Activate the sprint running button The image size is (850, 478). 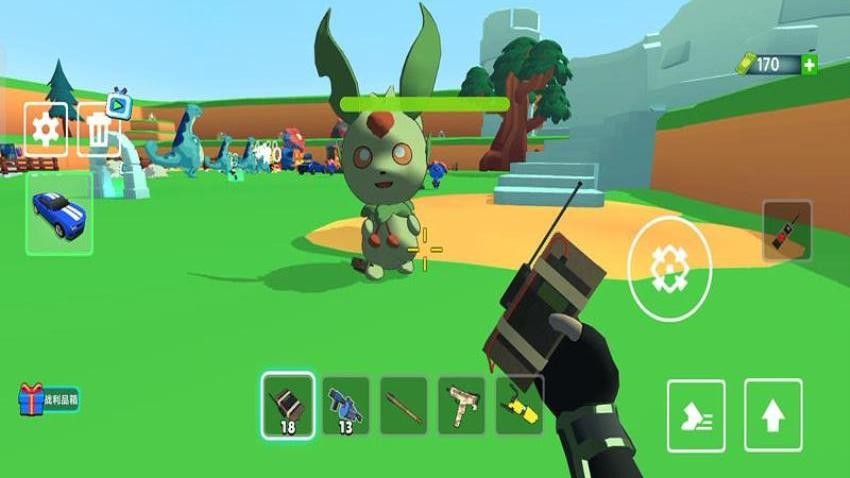696,415
